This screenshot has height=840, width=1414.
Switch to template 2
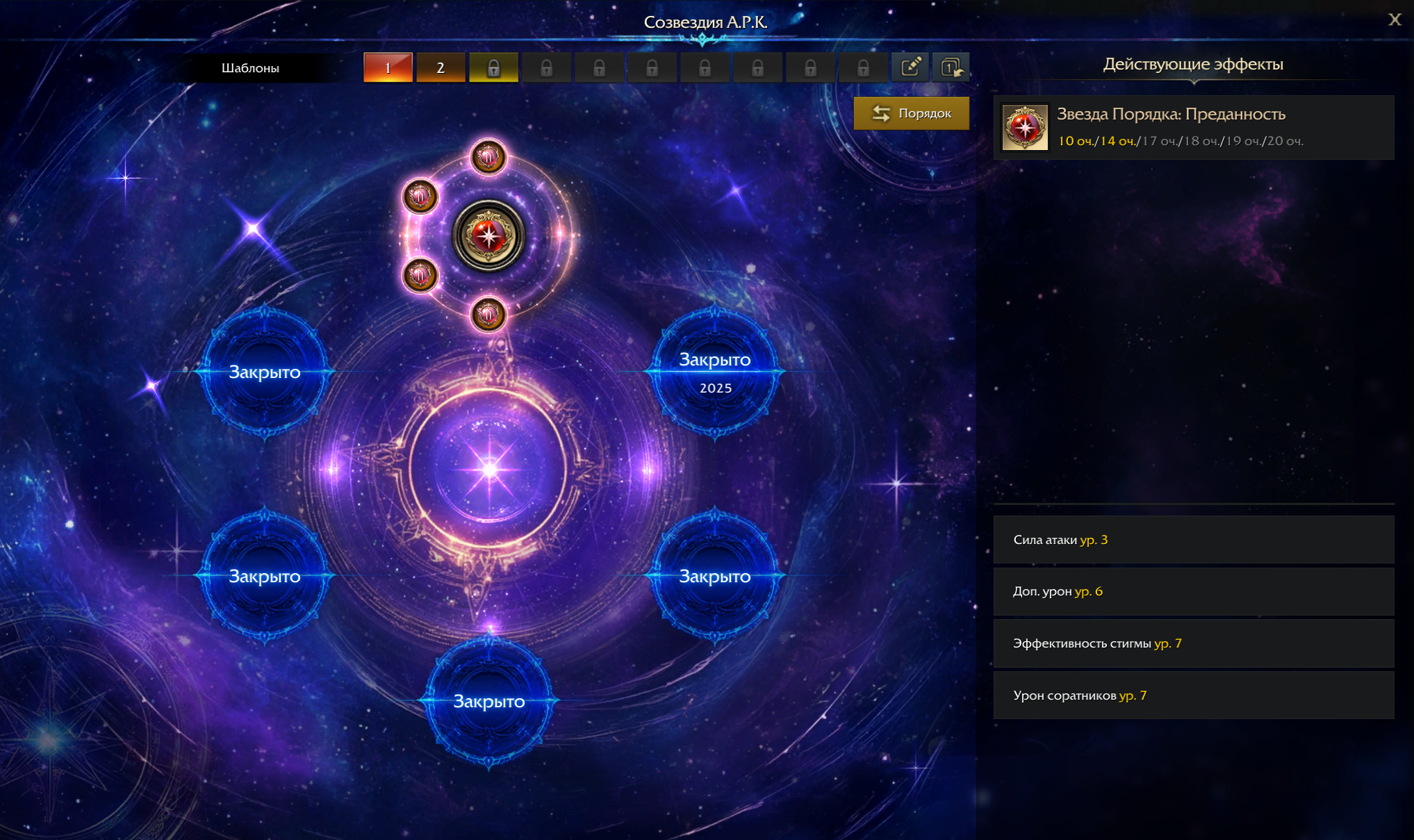(441, 67)
